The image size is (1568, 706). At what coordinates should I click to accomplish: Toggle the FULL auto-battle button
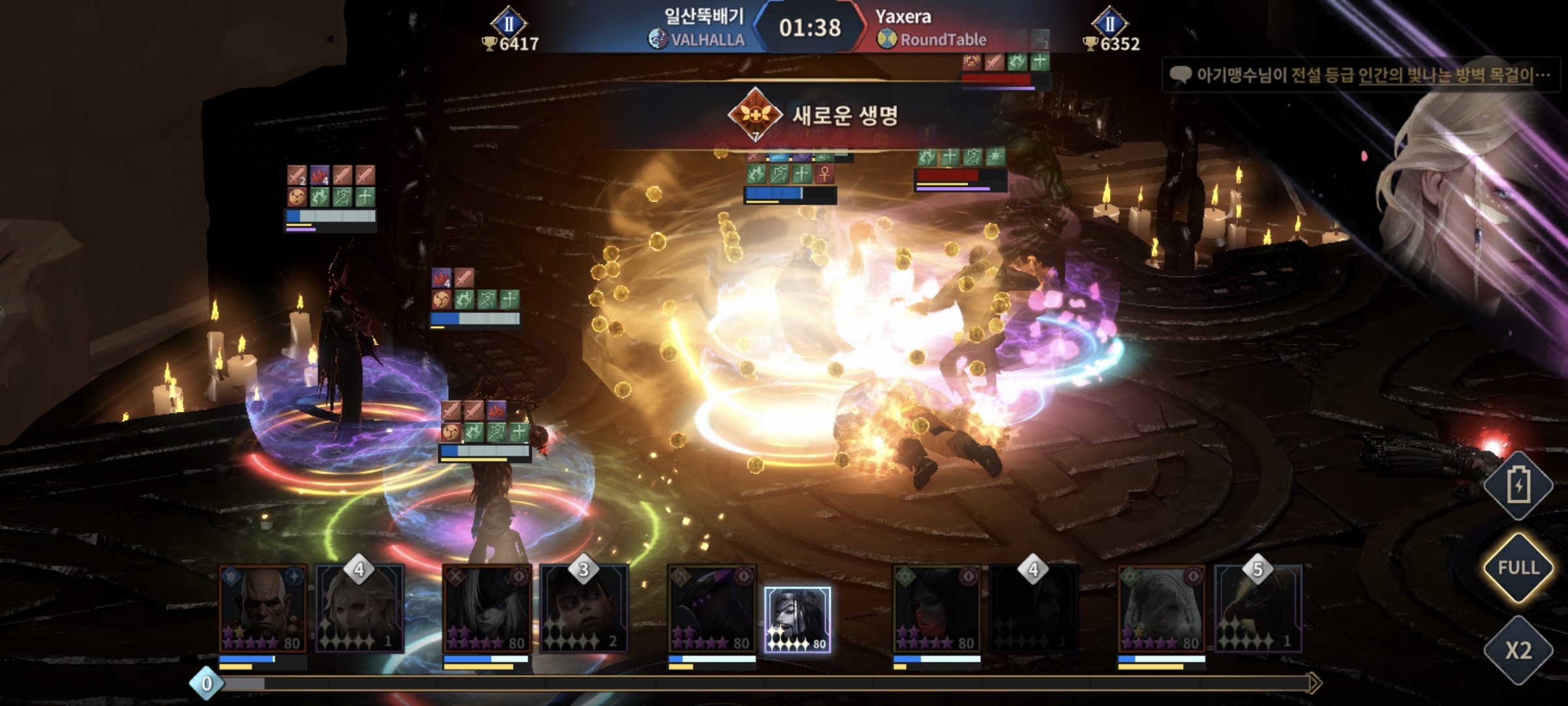[x=1518, y=567]
